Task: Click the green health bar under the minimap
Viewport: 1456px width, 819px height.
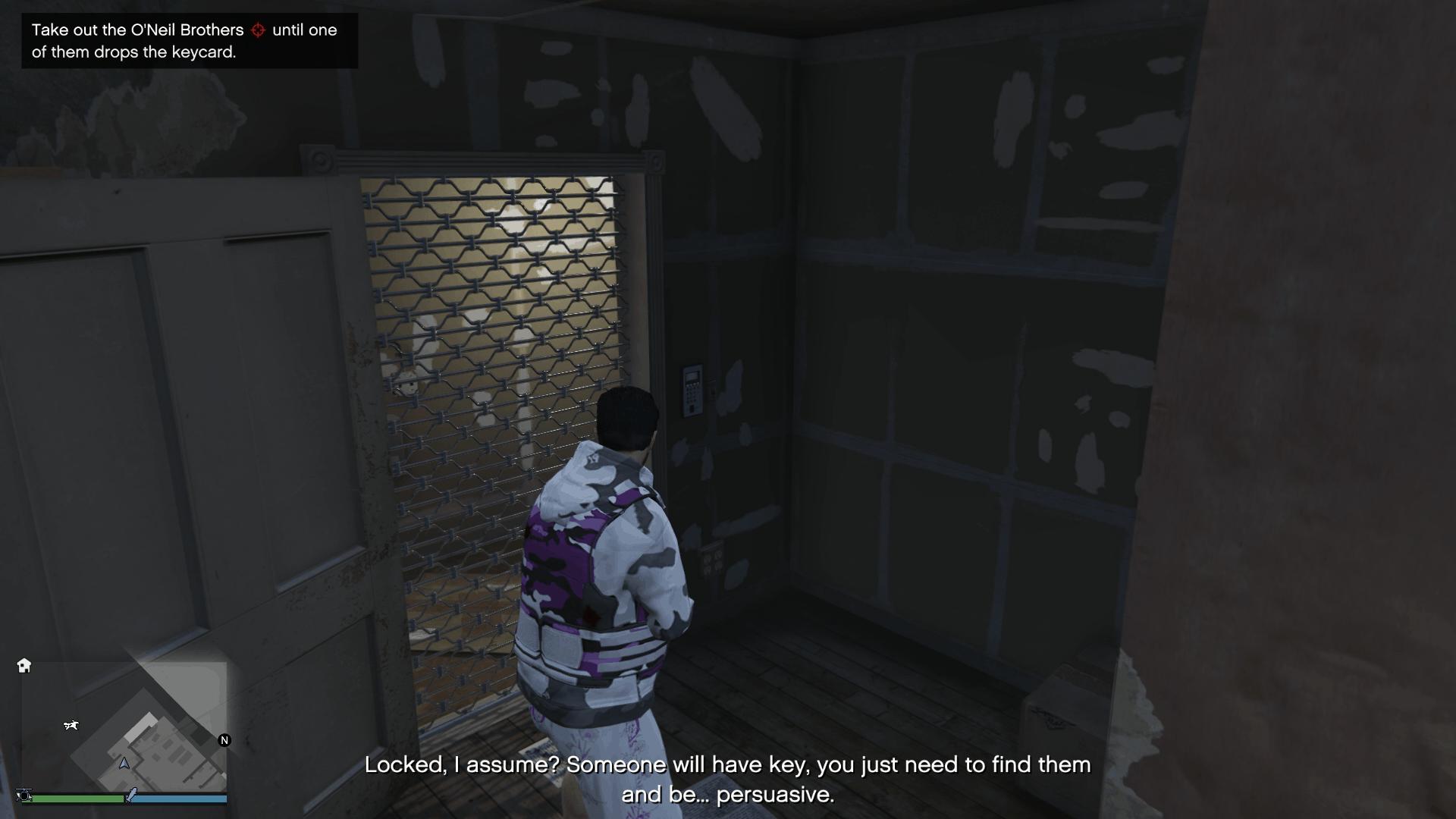Action: pyautogui.click(x=76, y=798)
